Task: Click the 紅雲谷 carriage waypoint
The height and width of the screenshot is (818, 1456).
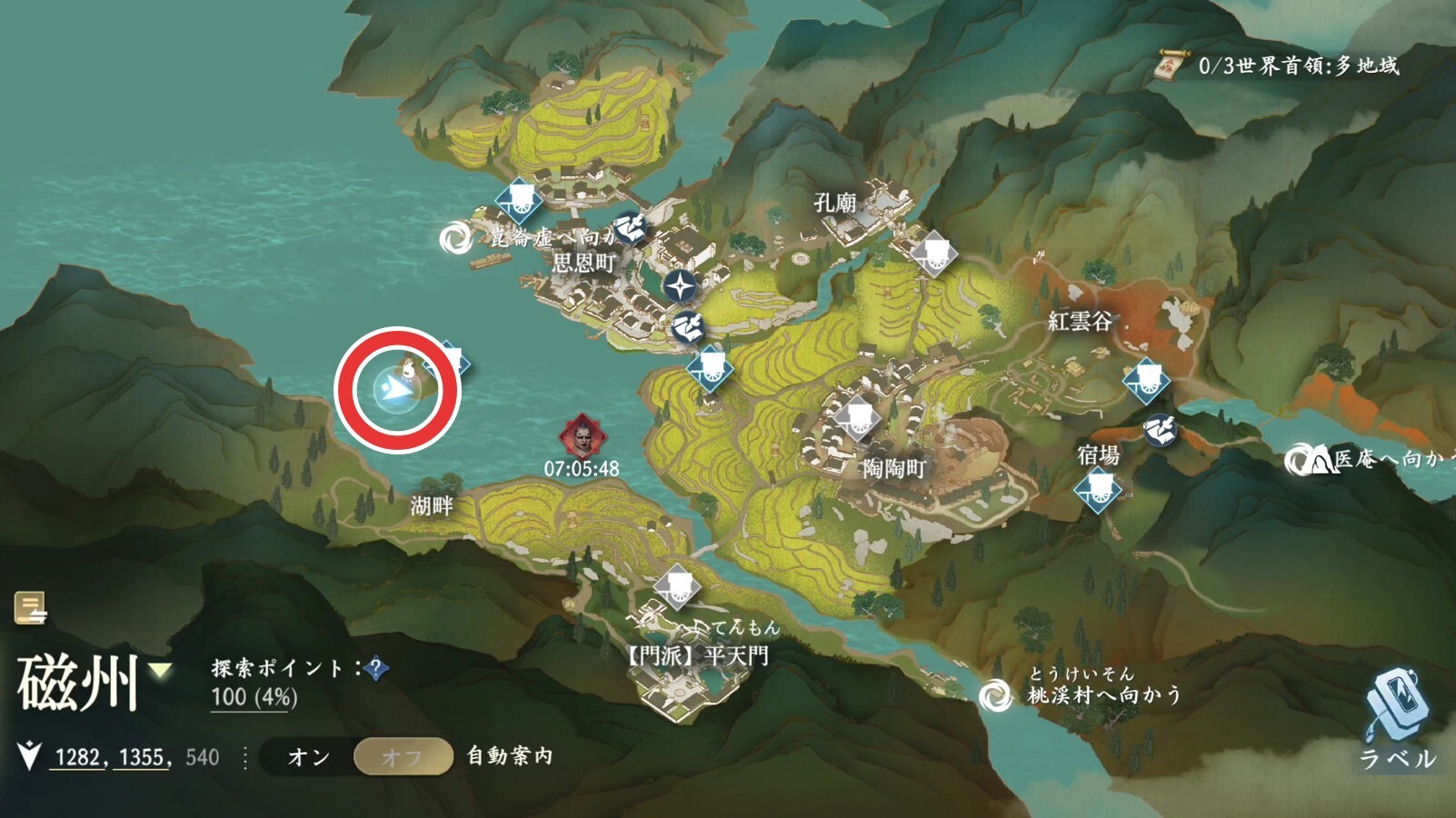Action: pos(1145,380)
